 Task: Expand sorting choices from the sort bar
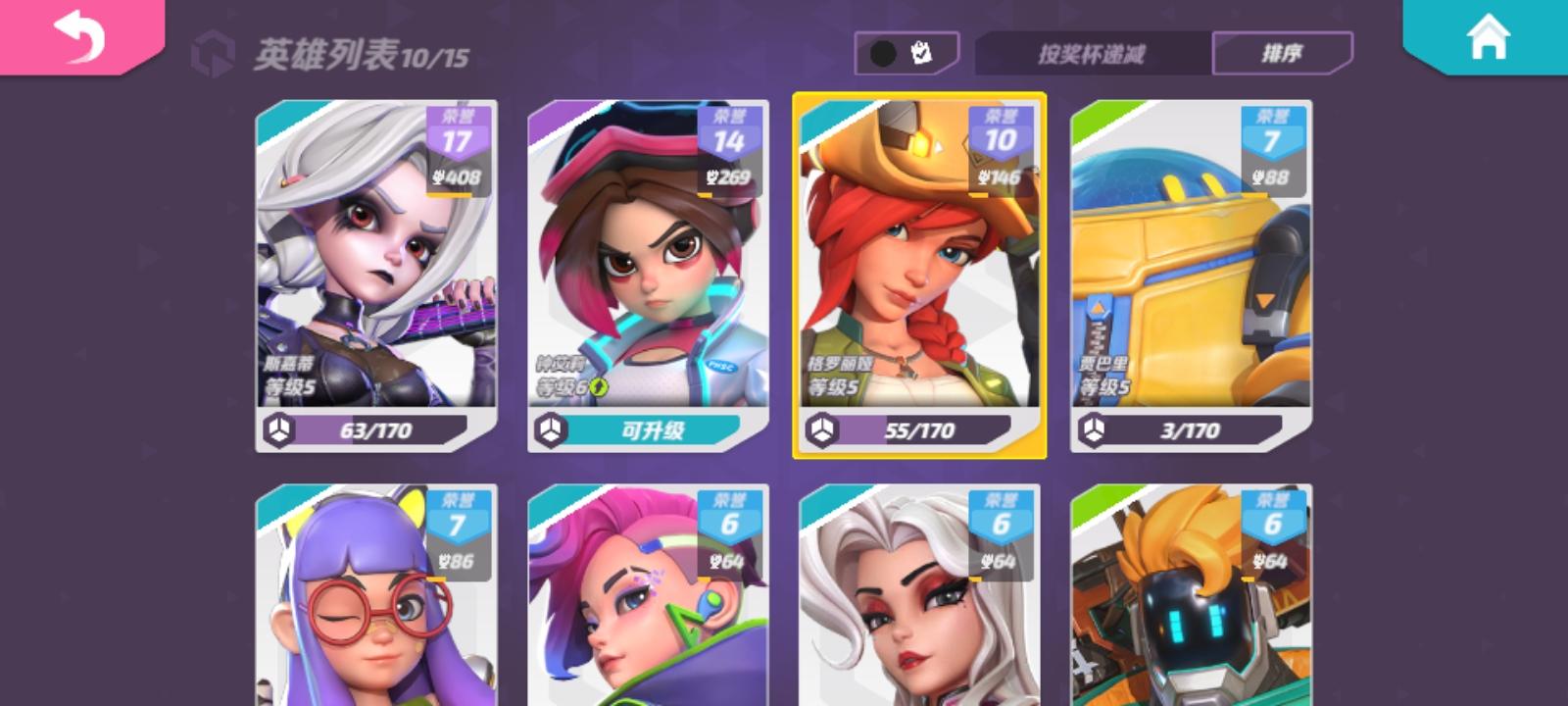point(1285,55)
